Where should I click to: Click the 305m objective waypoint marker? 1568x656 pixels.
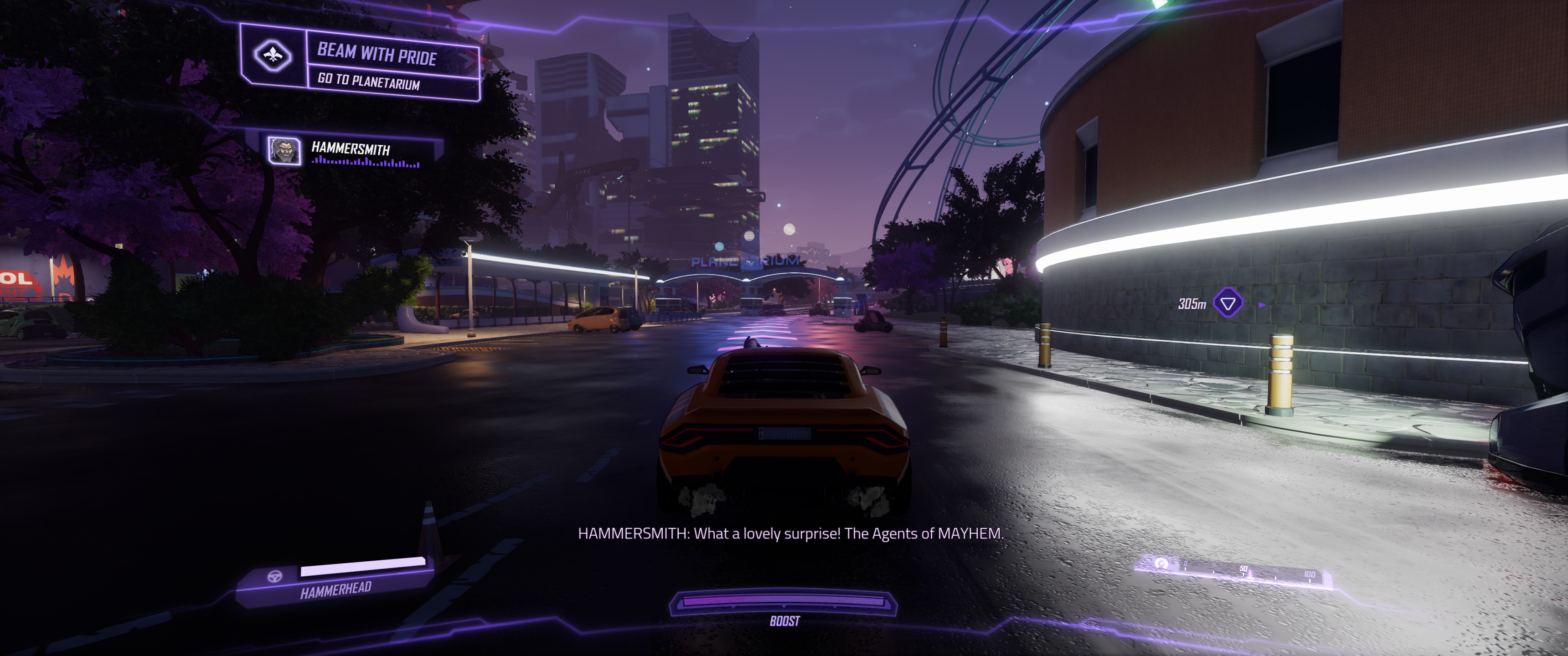1228,302
